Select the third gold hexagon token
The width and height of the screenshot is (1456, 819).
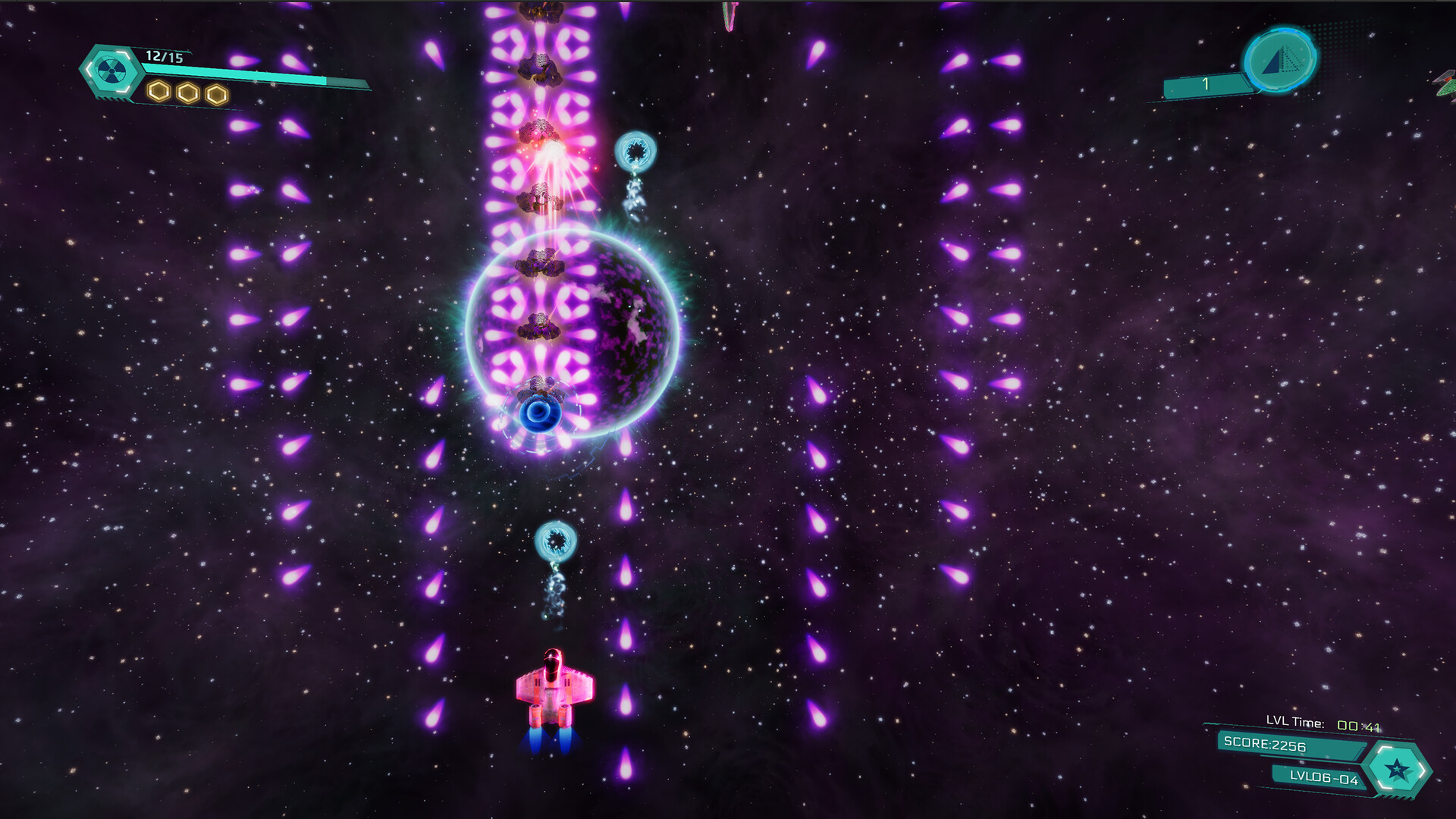(216, 93)
